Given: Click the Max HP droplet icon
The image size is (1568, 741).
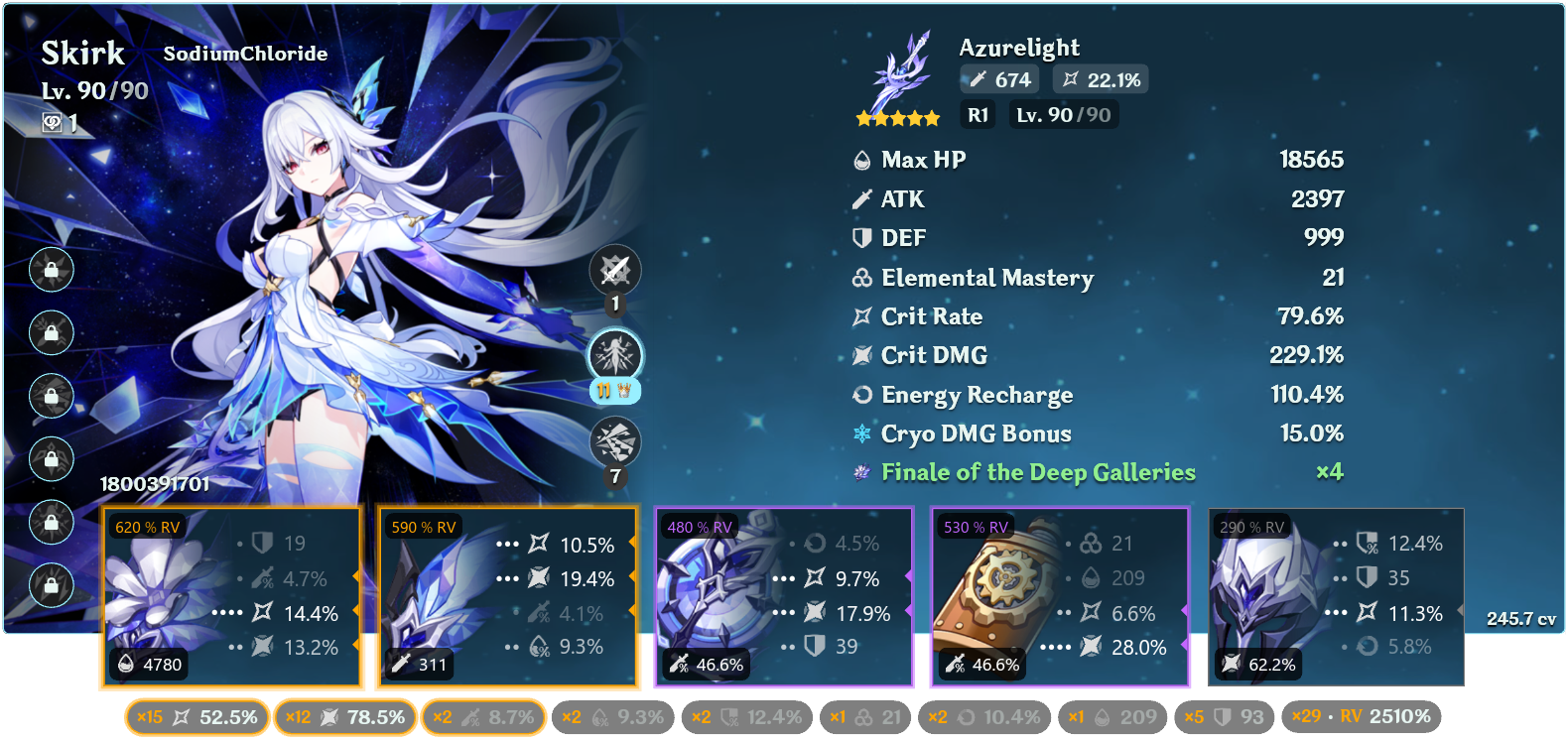Looking at the screenshot, I should click(x=859, y=159).
